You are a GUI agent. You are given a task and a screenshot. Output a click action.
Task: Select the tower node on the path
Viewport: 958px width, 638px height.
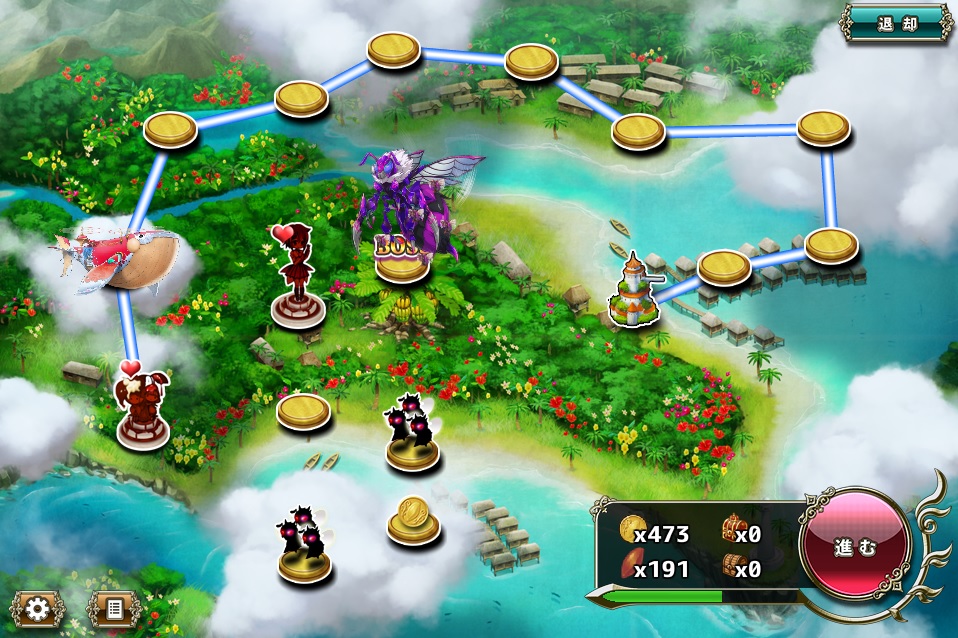pos(634,292)
